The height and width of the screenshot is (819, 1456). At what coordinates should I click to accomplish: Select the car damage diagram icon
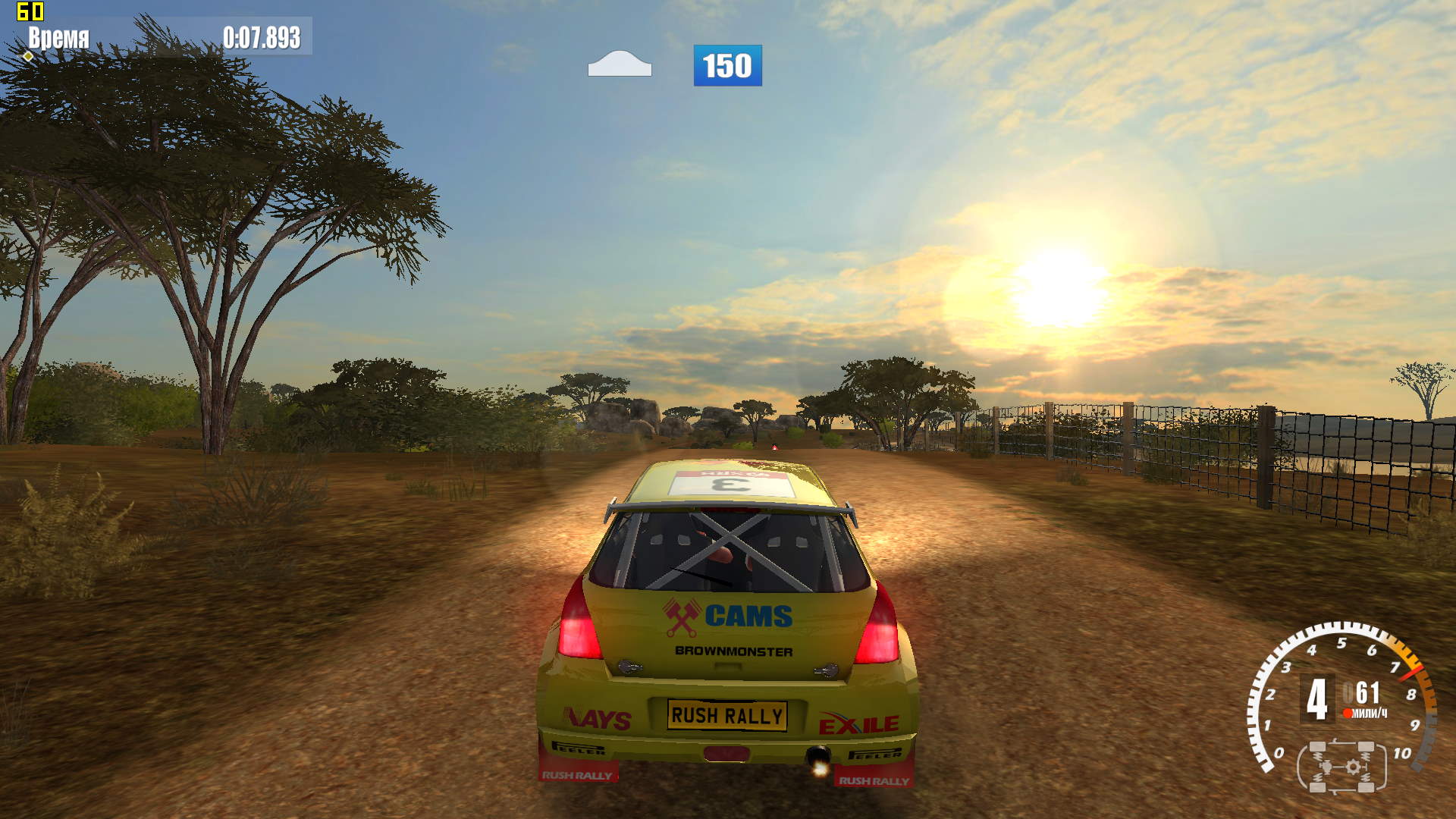click(x=1341, y=767)
